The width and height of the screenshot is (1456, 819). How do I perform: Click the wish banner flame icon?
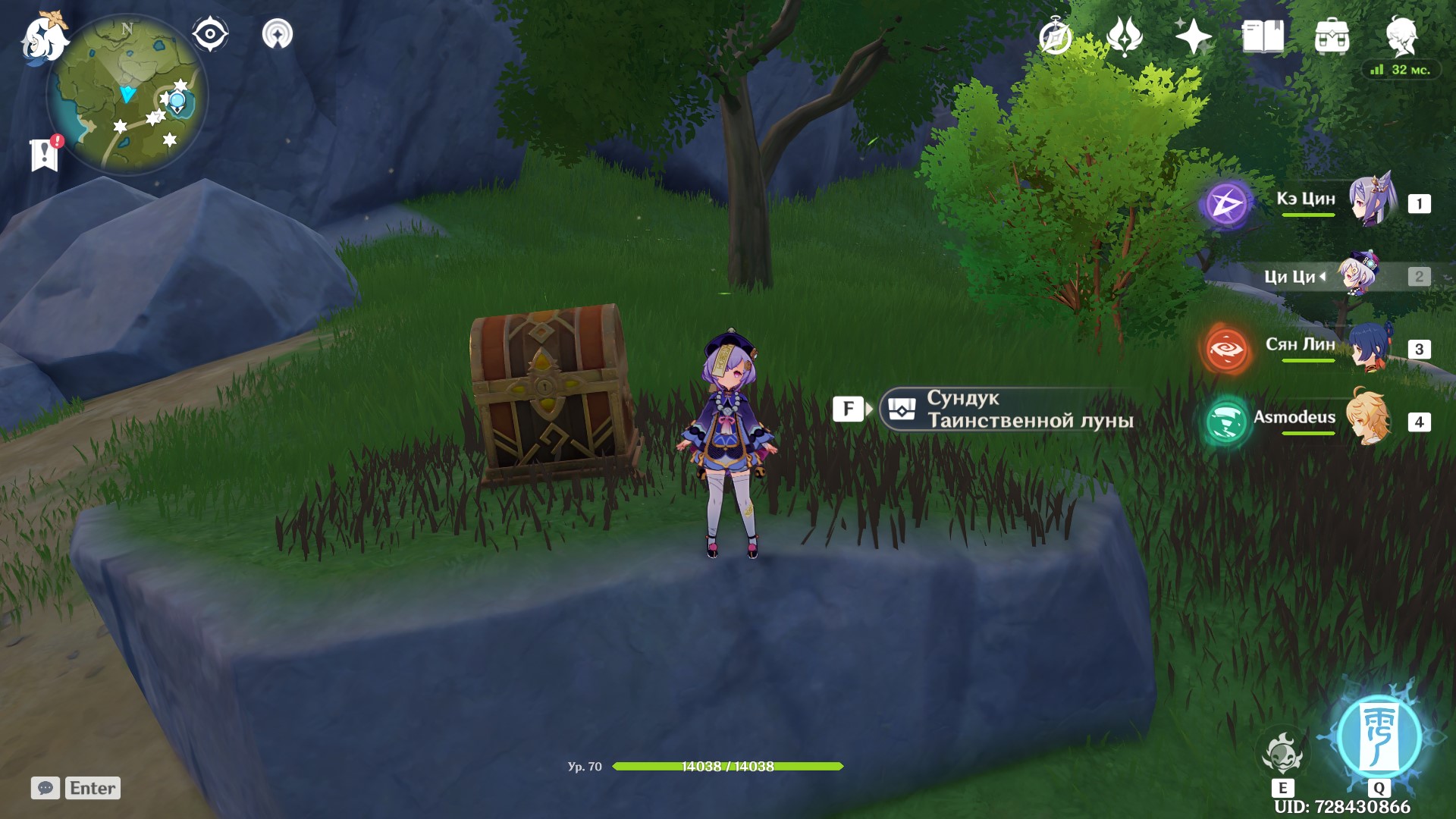point(1124,33)
